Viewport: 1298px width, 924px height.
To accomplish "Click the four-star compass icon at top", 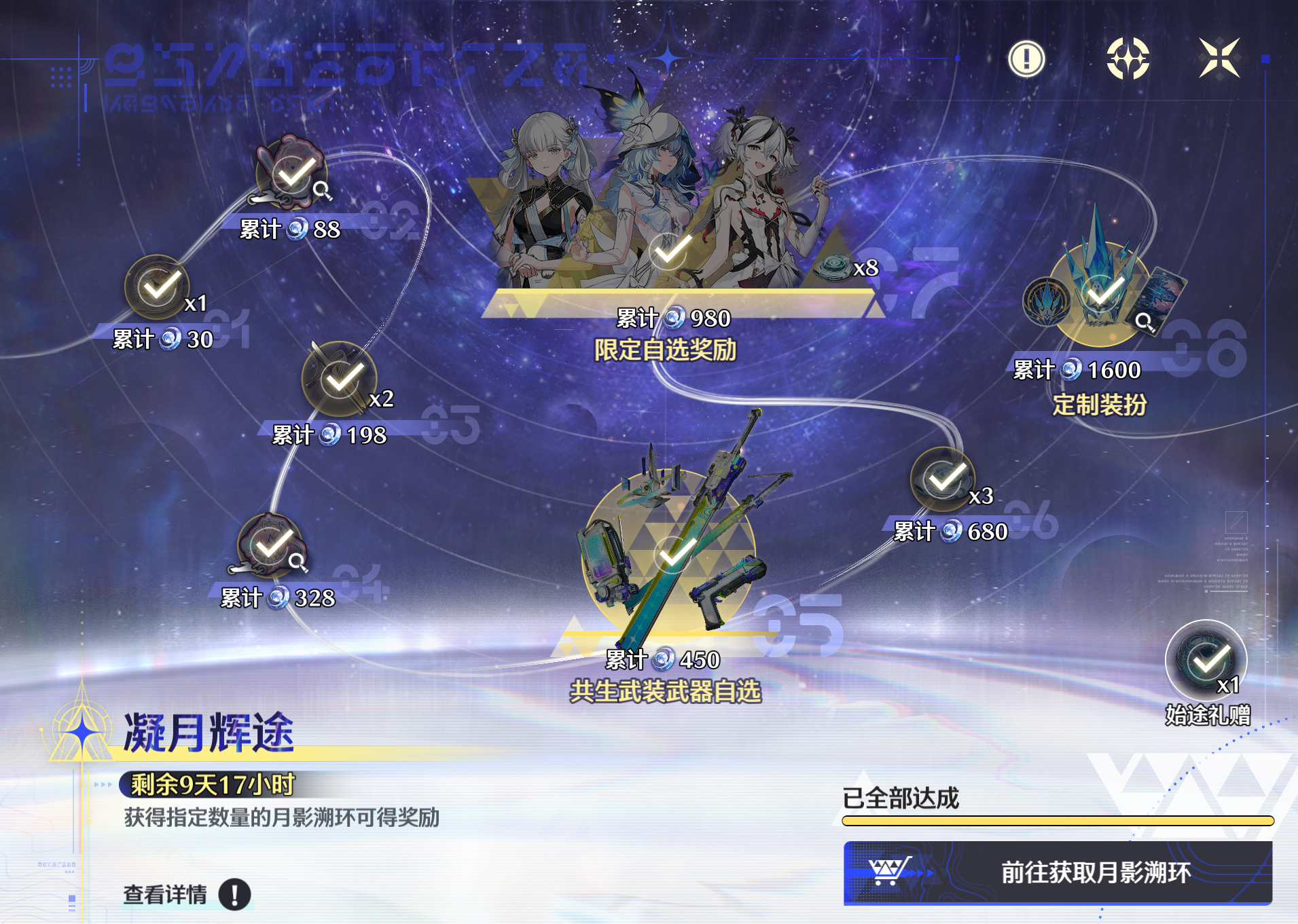I will pos(1128,58).
